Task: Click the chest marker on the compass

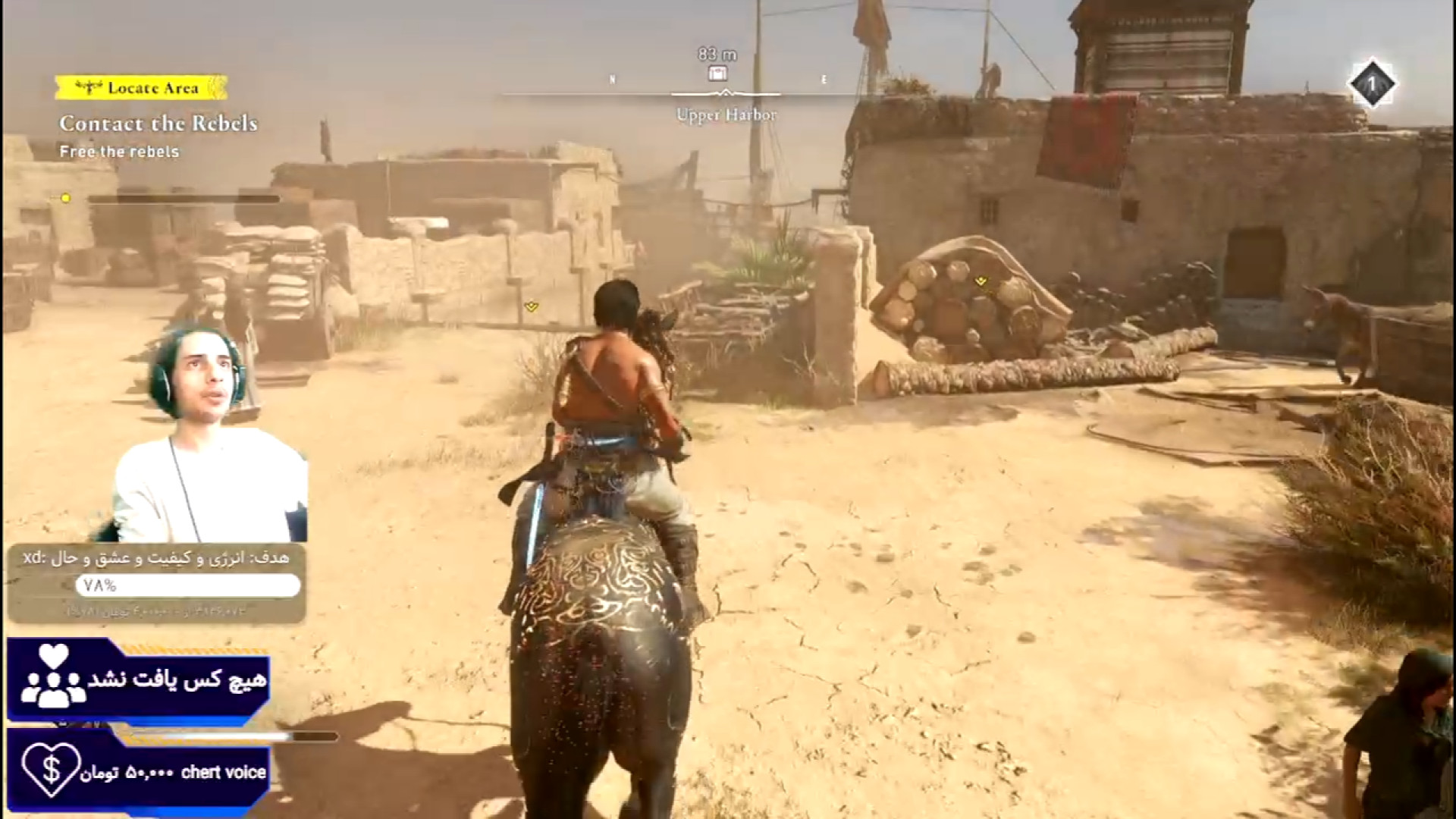Action: (x=717, y=74)
